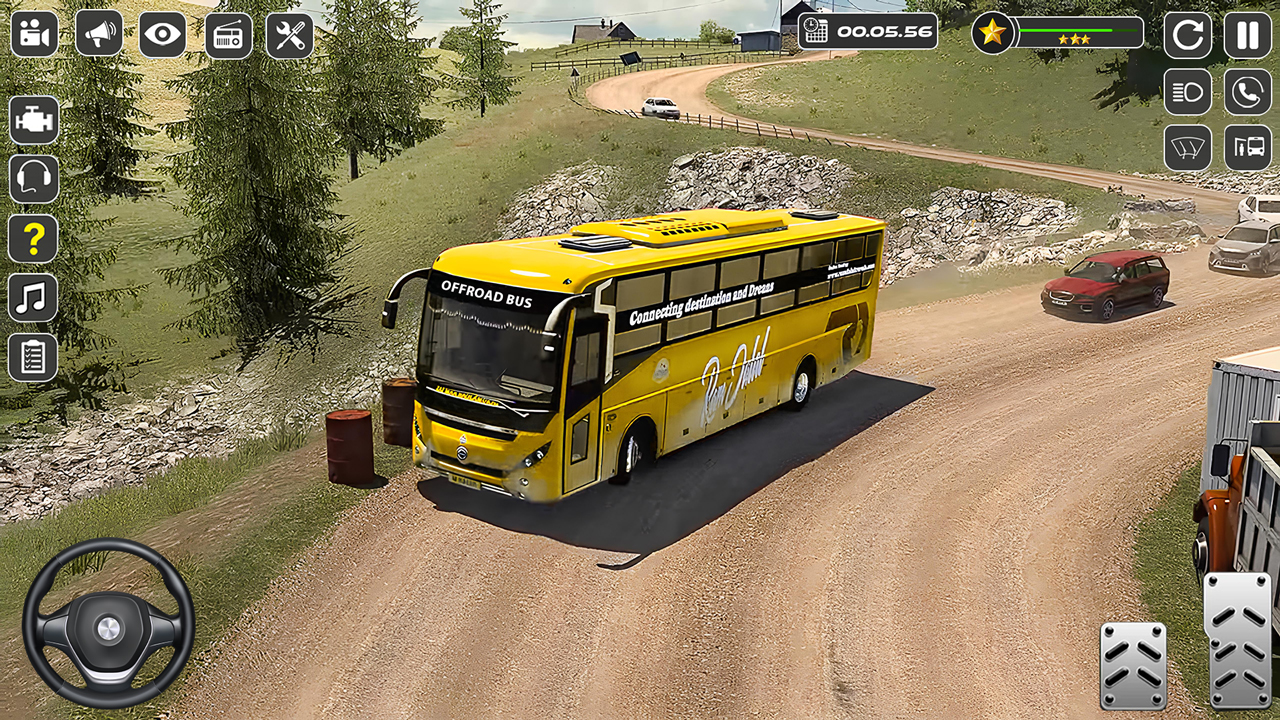This screenshot has width=1280, height=720.
Task: Toggle the headlights
Action: click(1188, 92)
